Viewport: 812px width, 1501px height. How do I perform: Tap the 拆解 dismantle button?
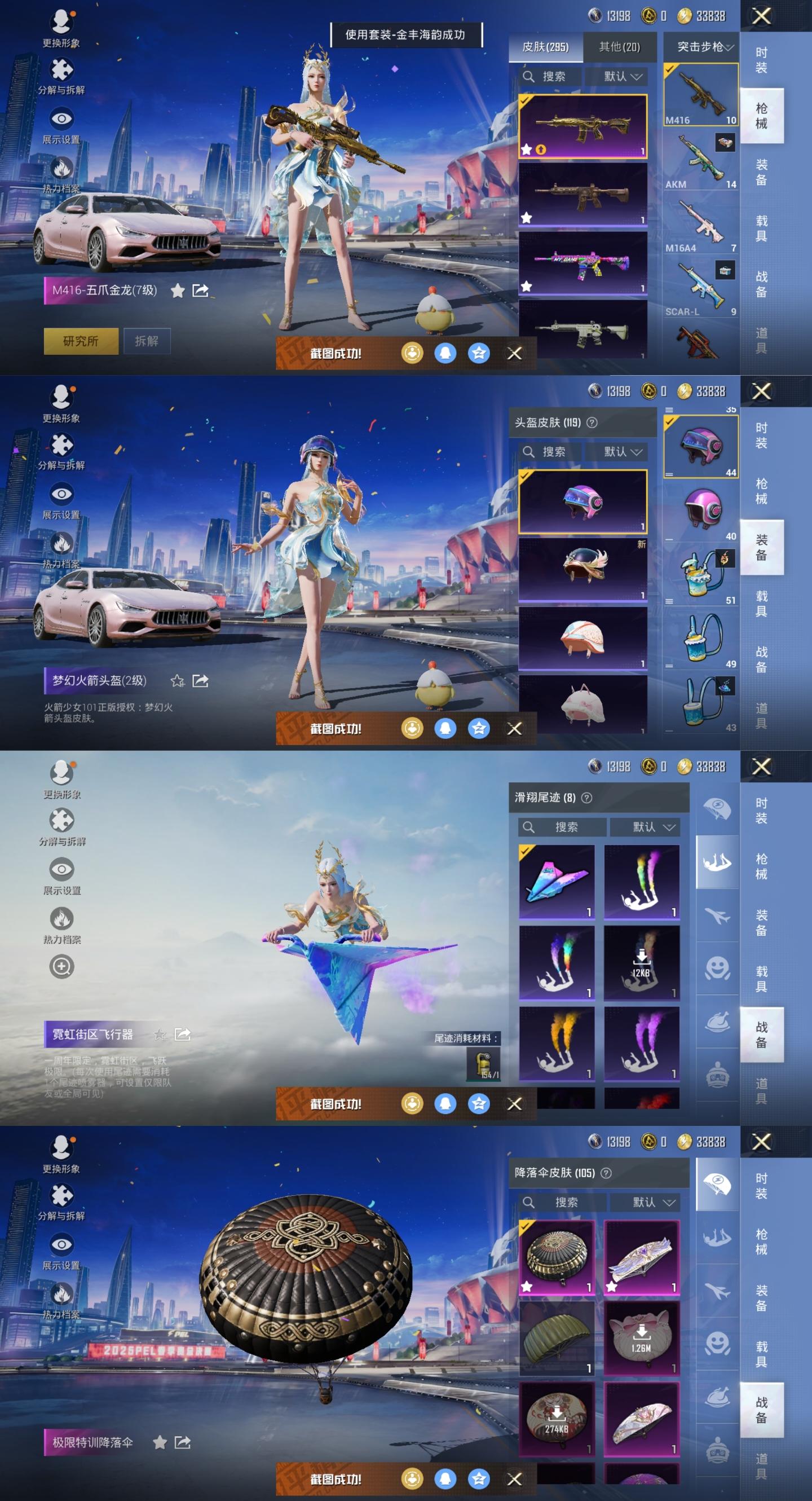(146, 341)
